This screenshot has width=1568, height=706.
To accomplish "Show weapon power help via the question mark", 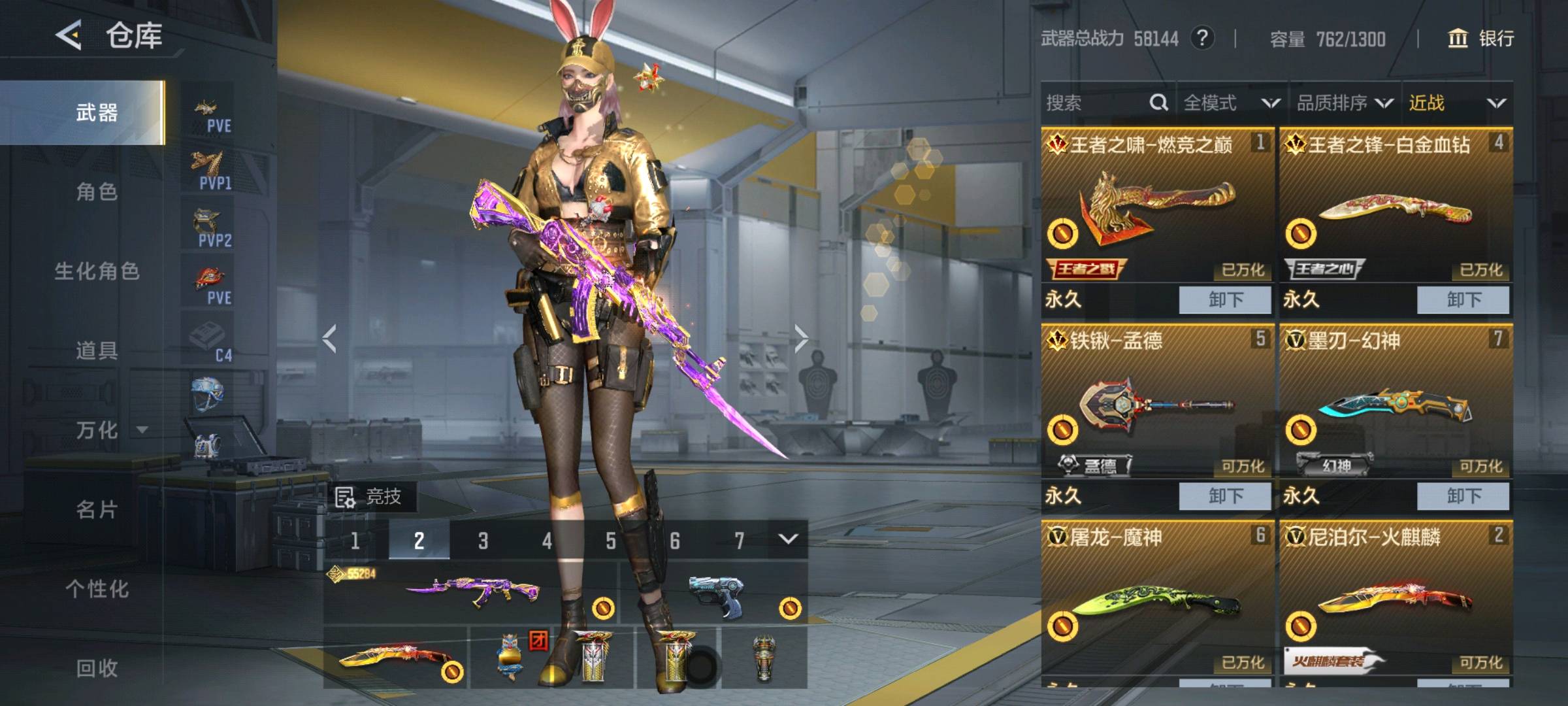I will 1202,38.
